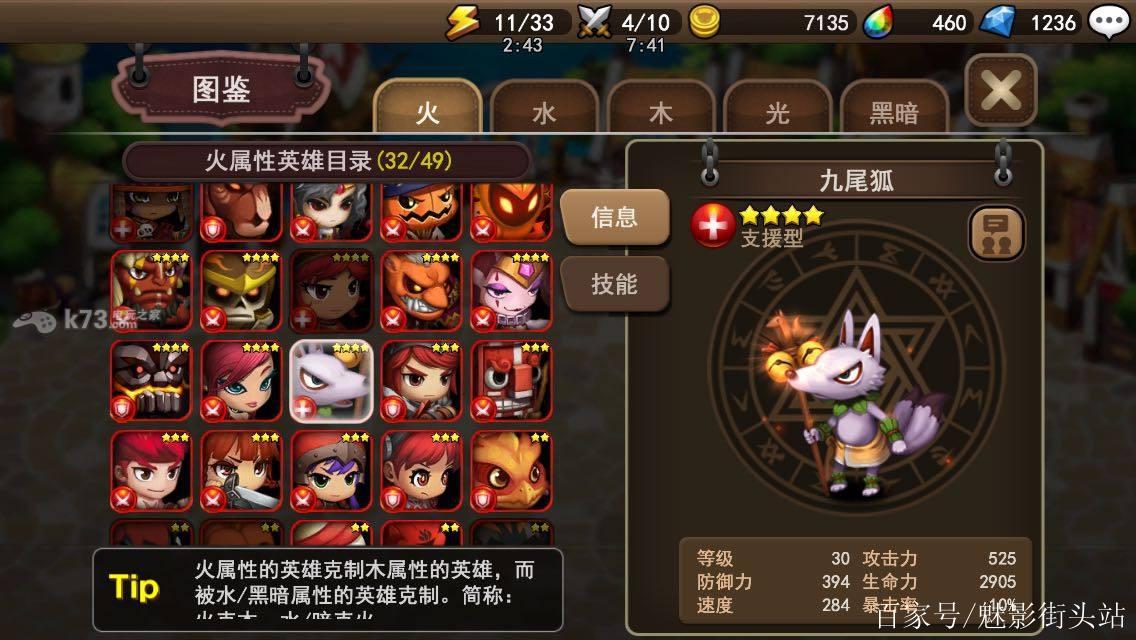Viewport: 1136px width, 640px height.
Task: Select the red oni demon hero
Action: tap(151, 290)
